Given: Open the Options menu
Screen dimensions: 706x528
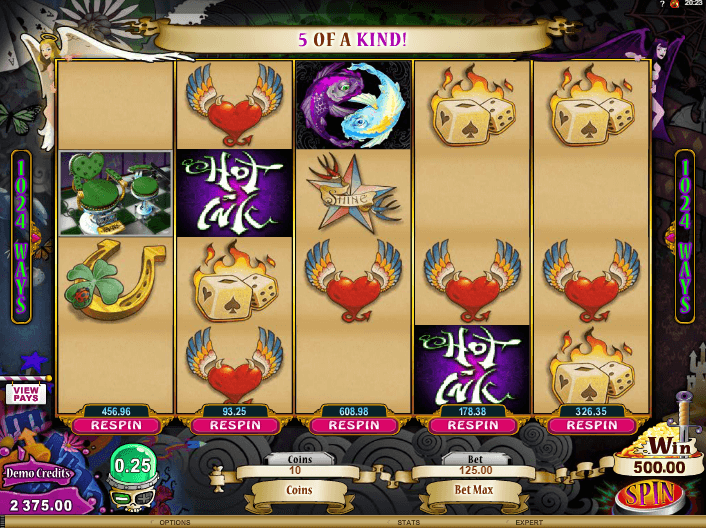Looking at the screenshot, I should [174, 522].
